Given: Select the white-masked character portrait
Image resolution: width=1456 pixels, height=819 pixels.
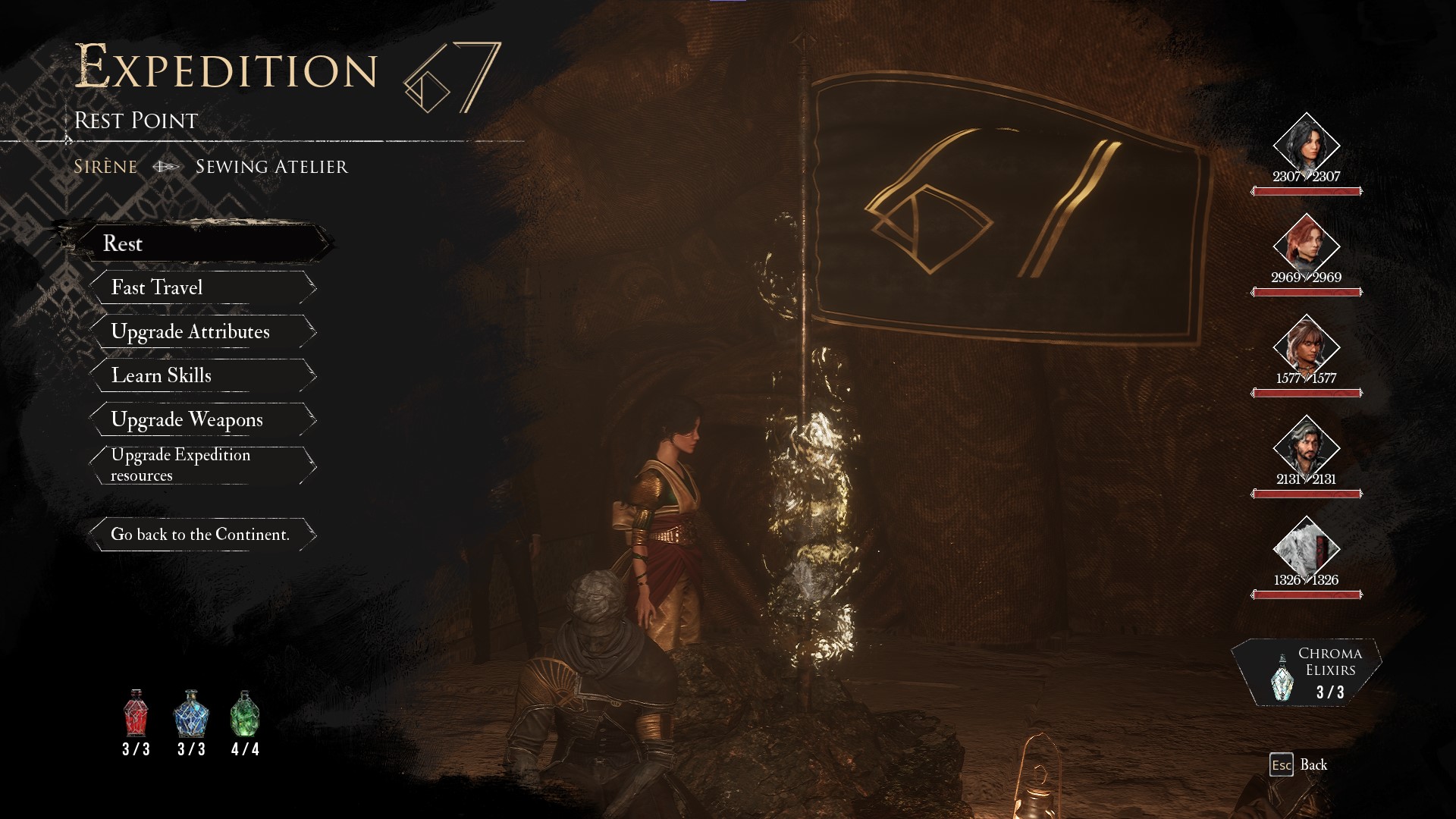Looking at the screenshot, I should (x=1306, y=548).
